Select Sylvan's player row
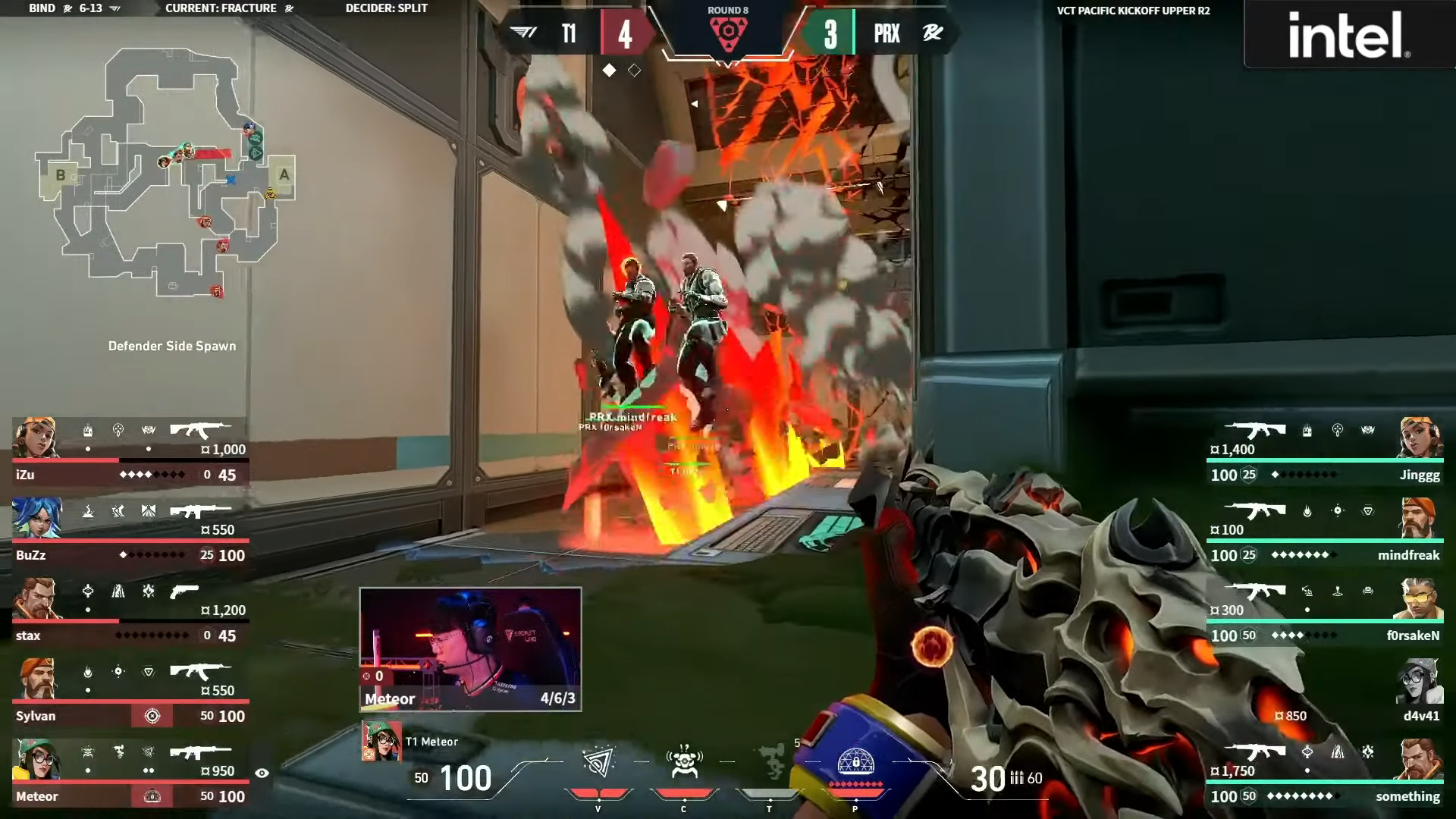 (130, 693)
